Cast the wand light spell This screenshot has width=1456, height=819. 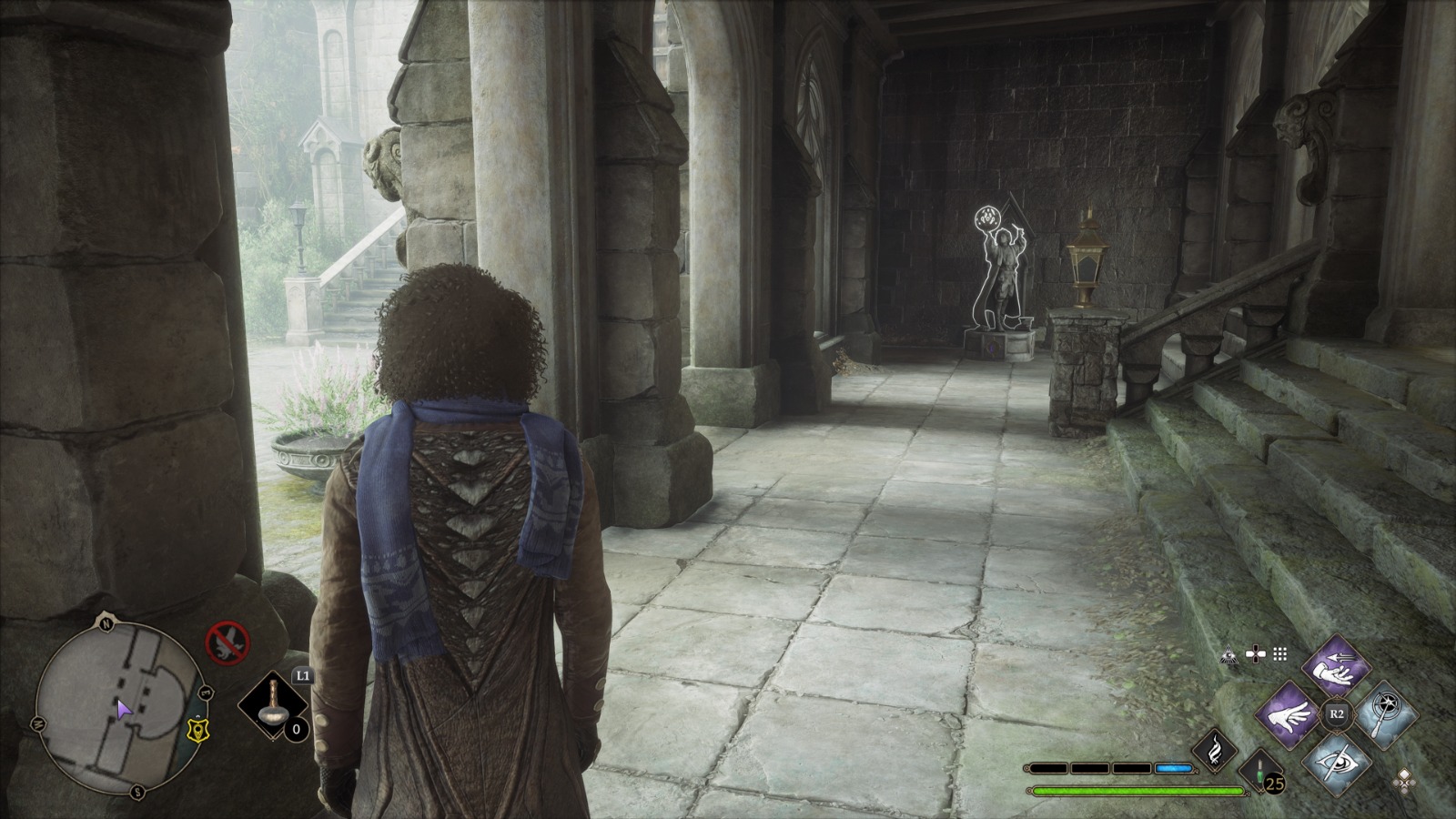1382,714
